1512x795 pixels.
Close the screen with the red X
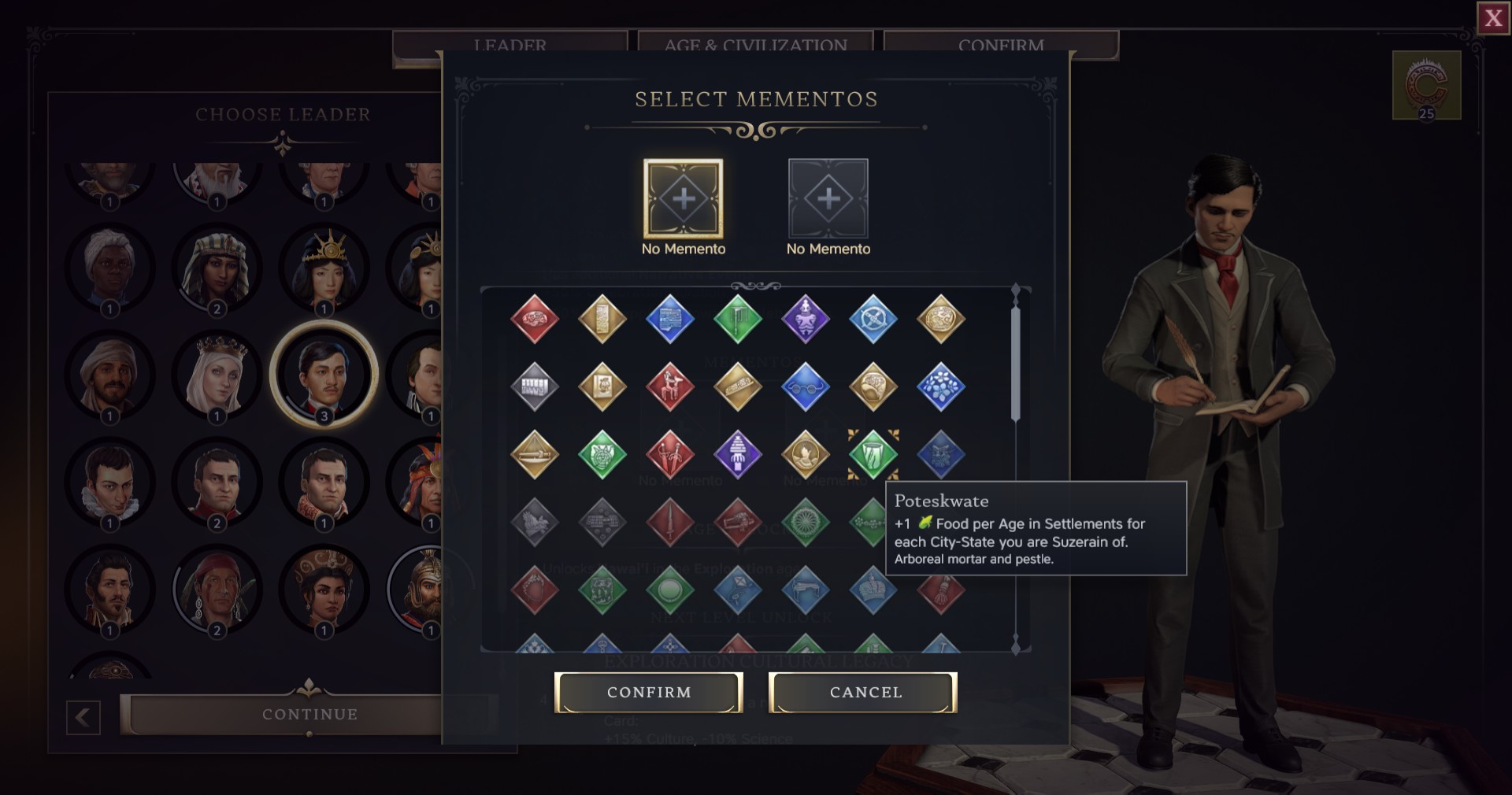pyautogui.click(x=1493, y=18)
